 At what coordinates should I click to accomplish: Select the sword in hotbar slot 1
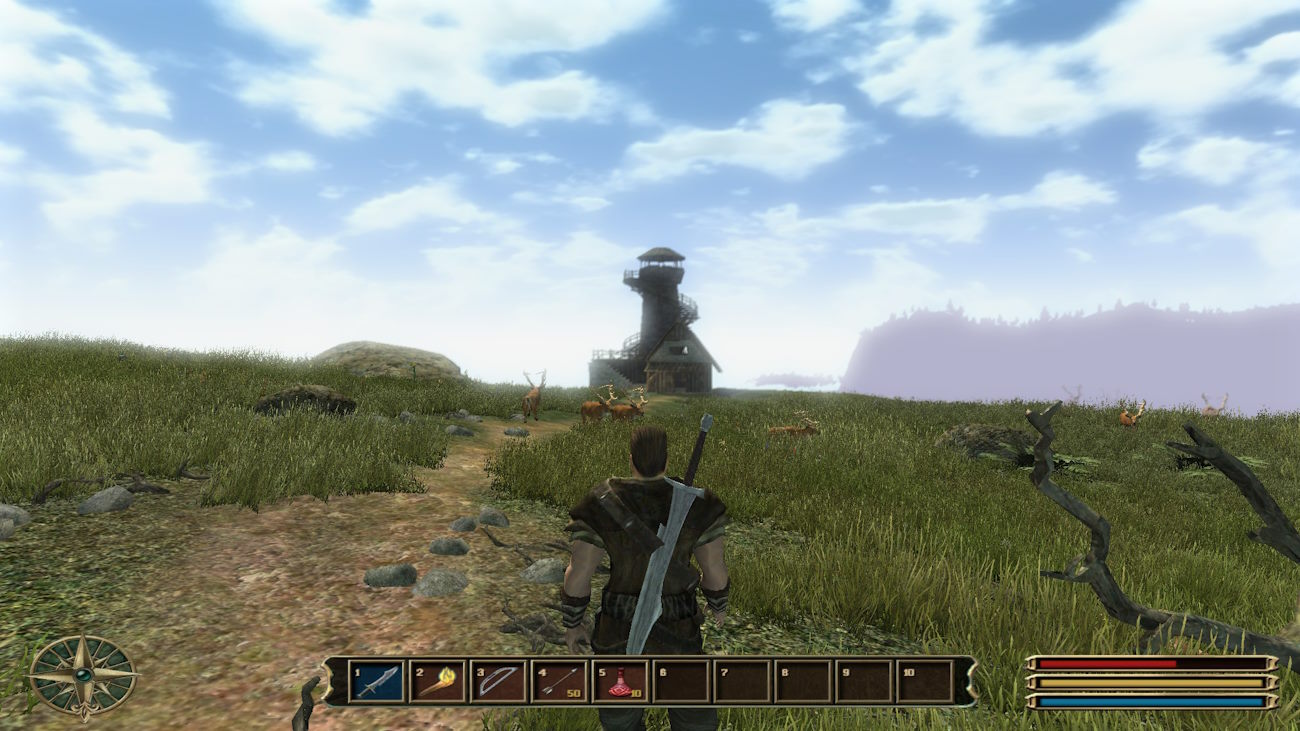coord(377,682)
